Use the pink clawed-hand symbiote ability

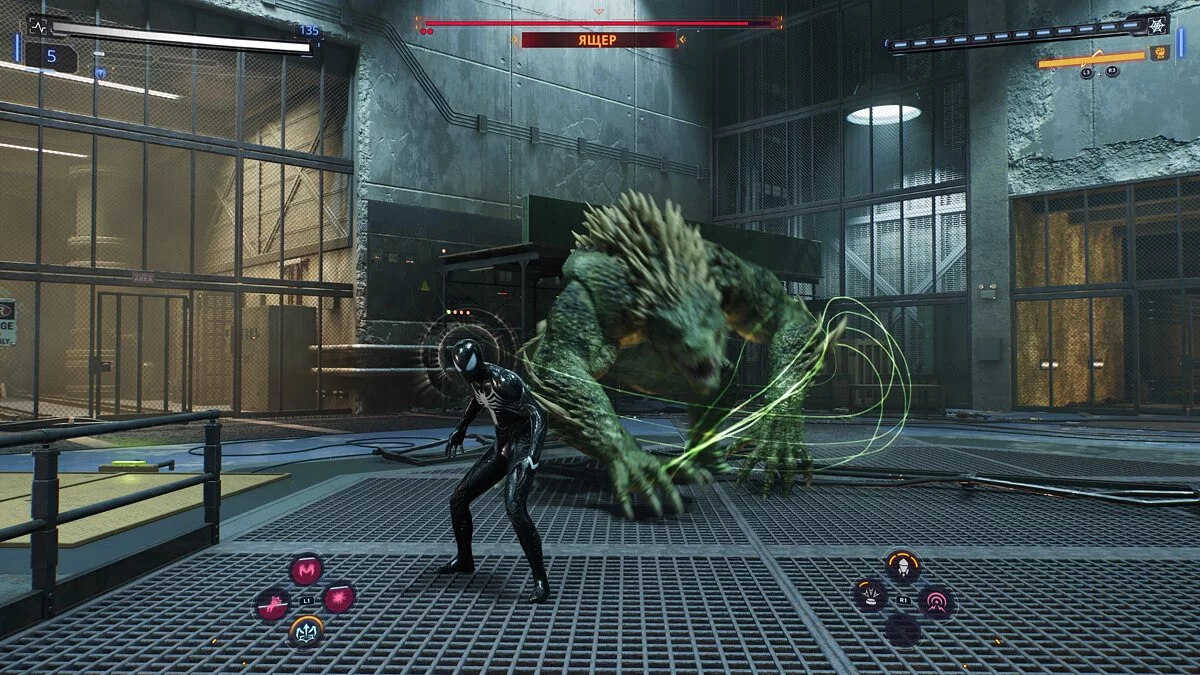tap(272, 604)
